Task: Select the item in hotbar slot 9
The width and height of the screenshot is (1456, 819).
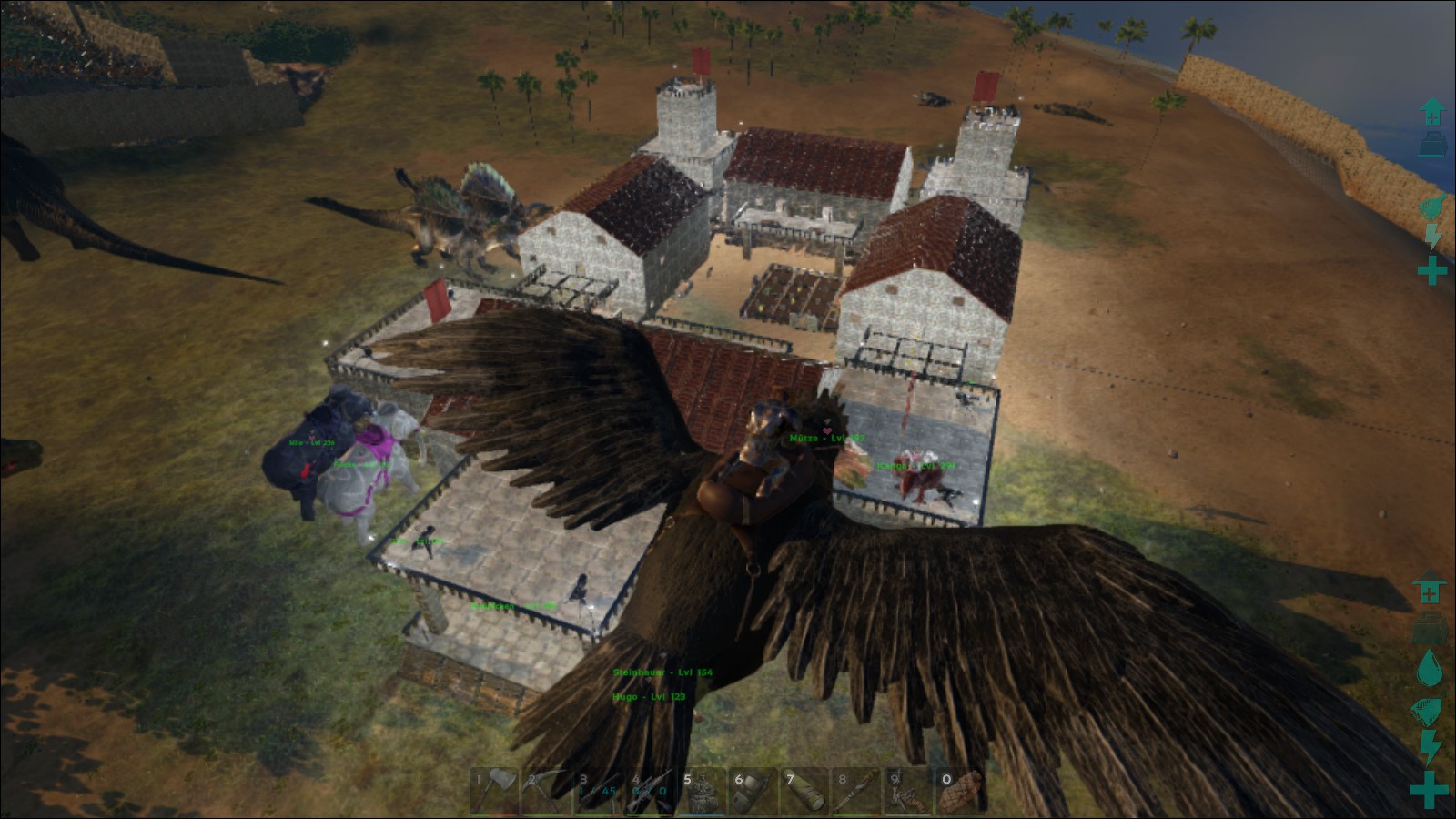Action: (909, 790)
